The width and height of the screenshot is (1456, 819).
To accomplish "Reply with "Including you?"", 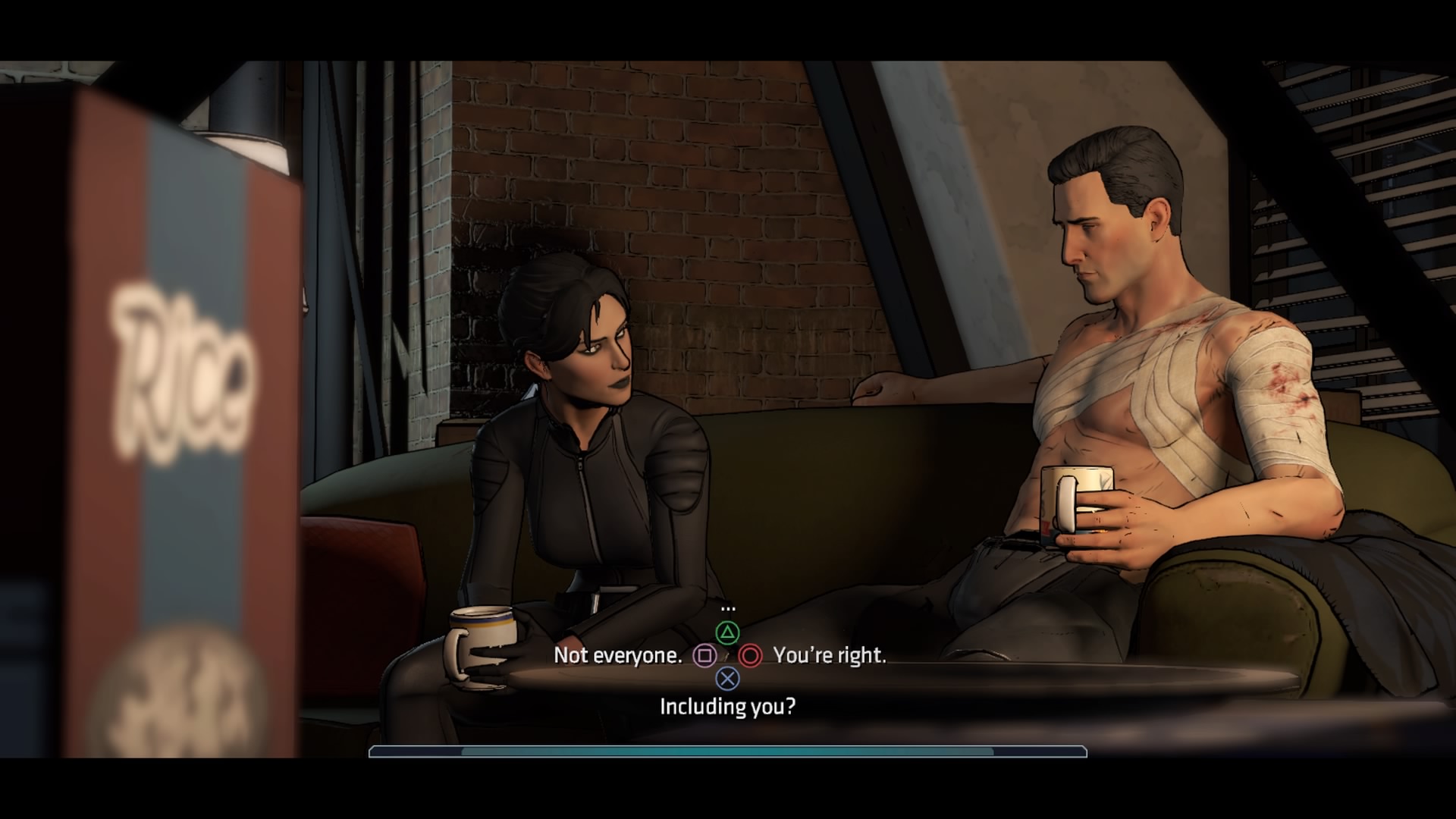I will point(727,707).
